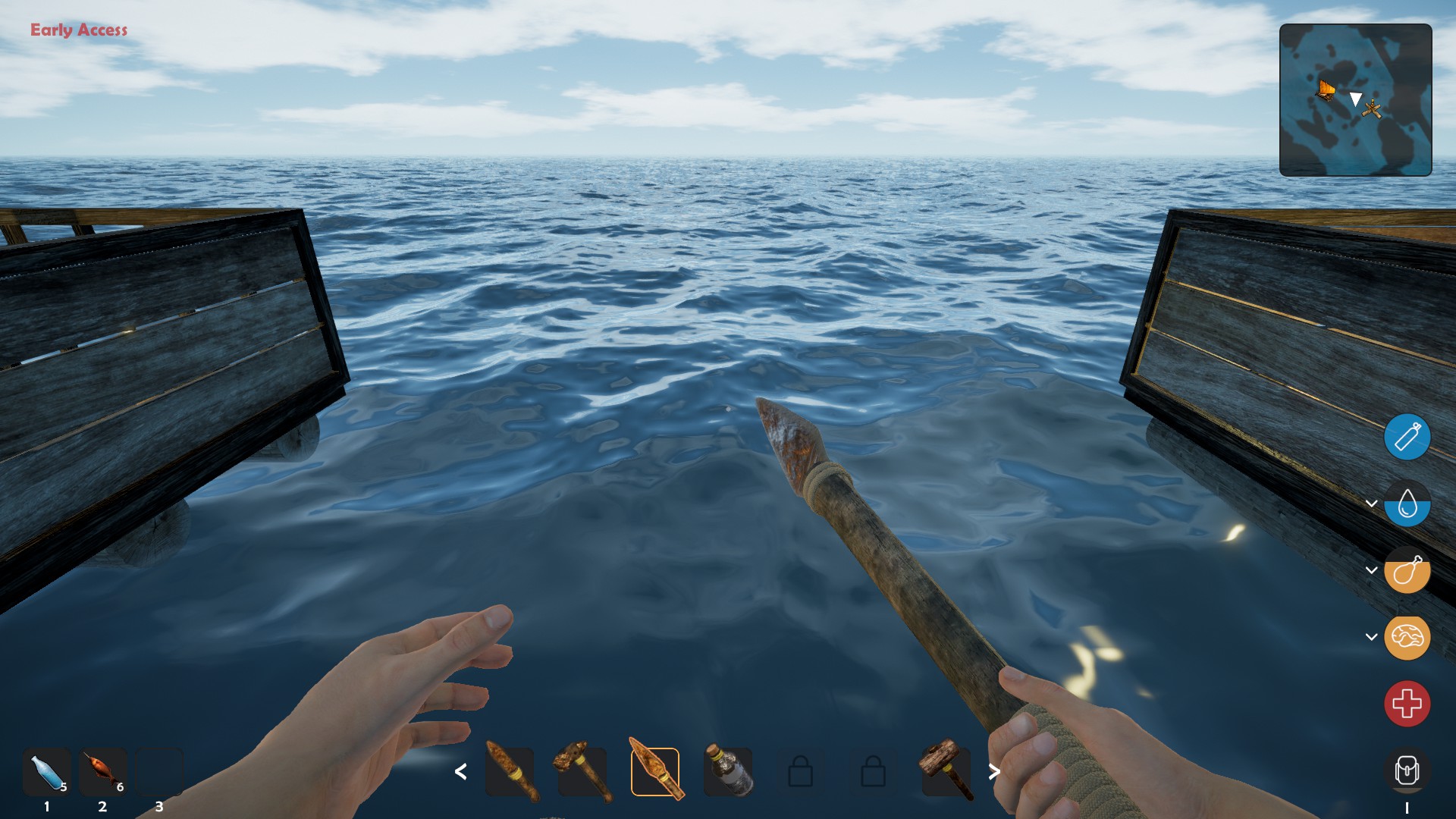Open the backpack inventory
Viewport: 1456px width, 819px height.
pos(1407,771)
